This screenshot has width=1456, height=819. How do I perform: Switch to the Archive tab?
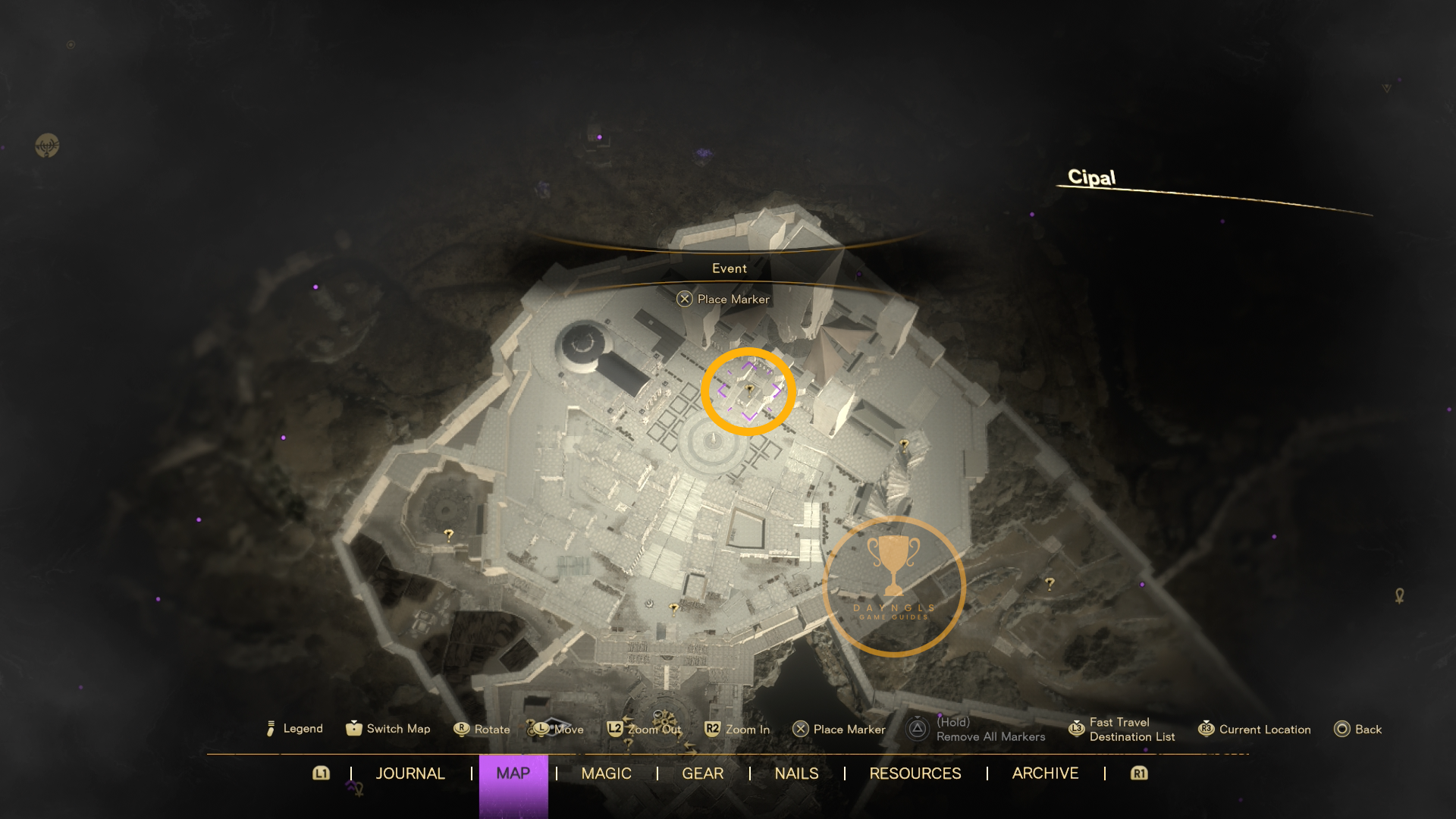[x=1045, y=773]
